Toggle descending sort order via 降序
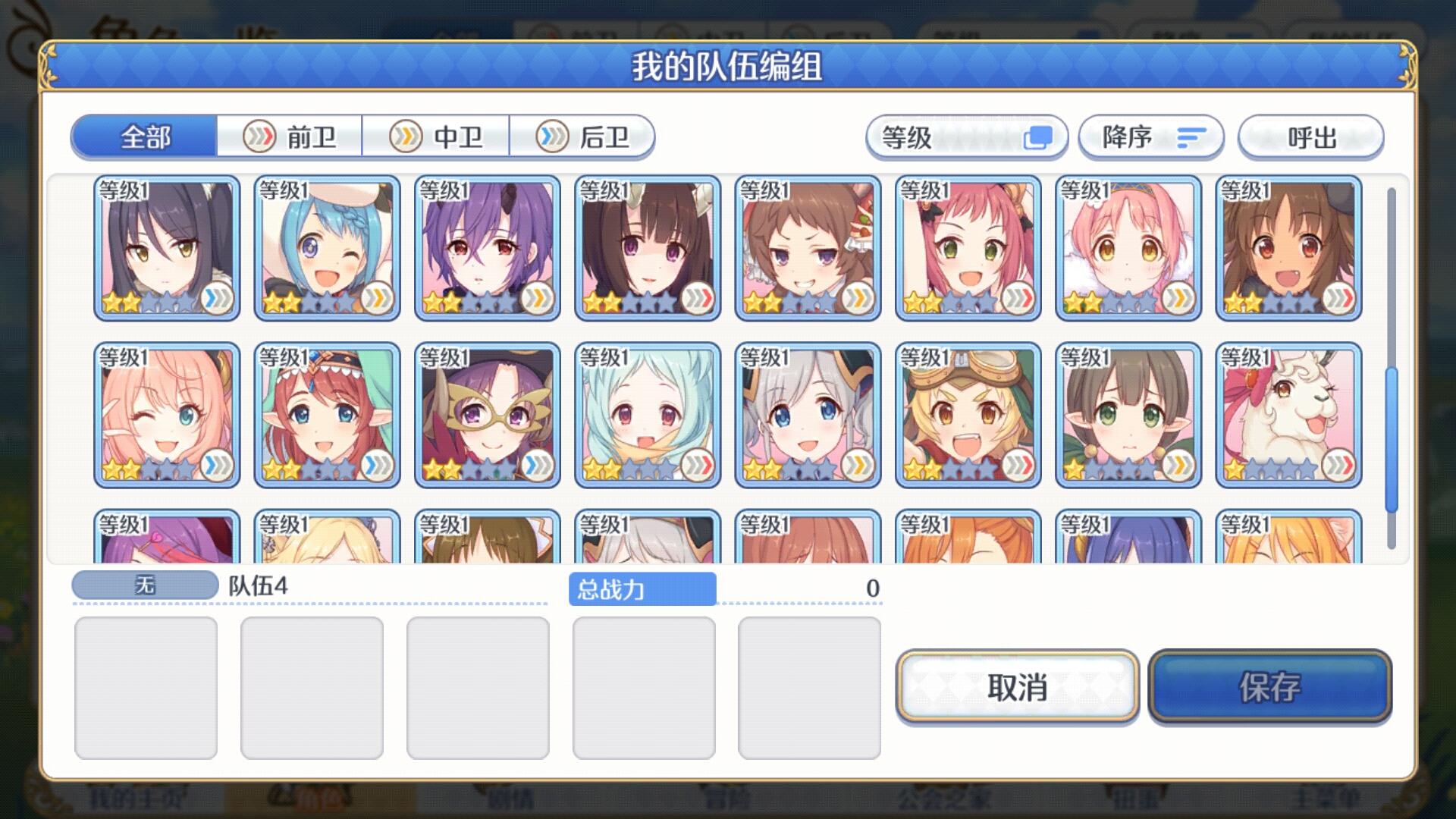Image resolution: width=1456 pixels, height=819 pixels. (1150, 136)
